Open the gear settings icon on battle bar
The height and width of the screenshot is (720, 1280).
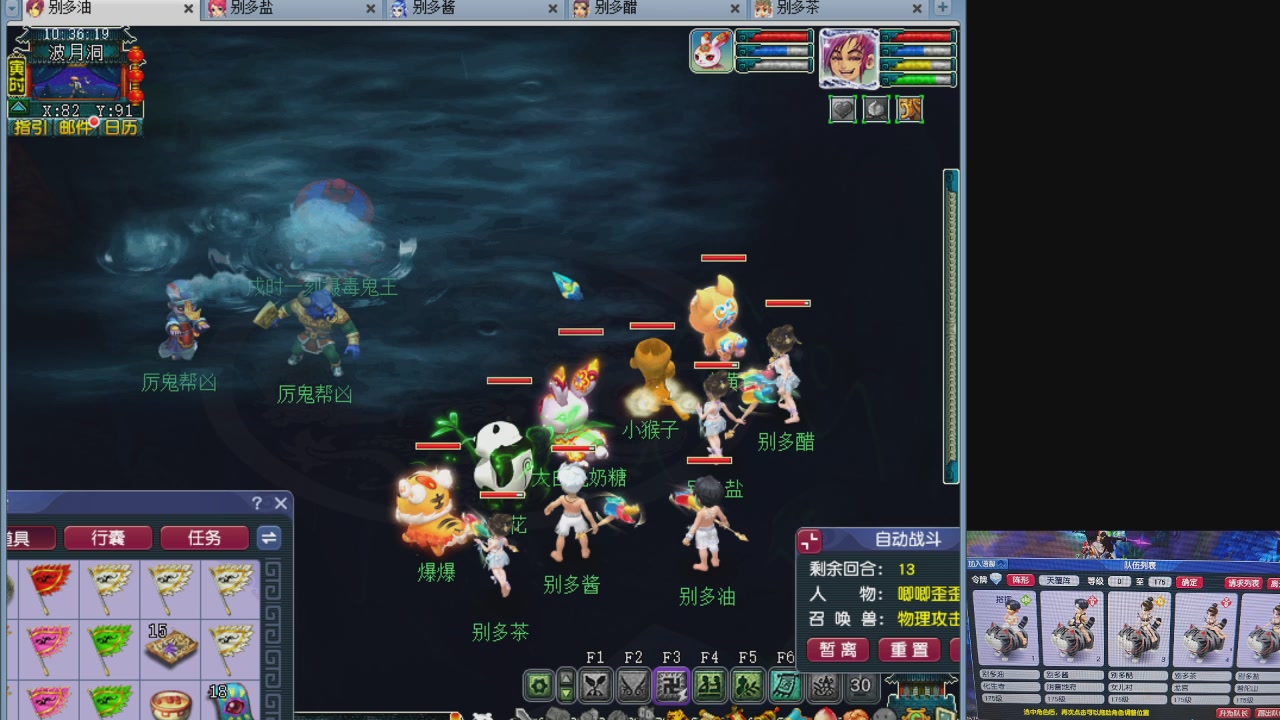(x=540, y=686)
